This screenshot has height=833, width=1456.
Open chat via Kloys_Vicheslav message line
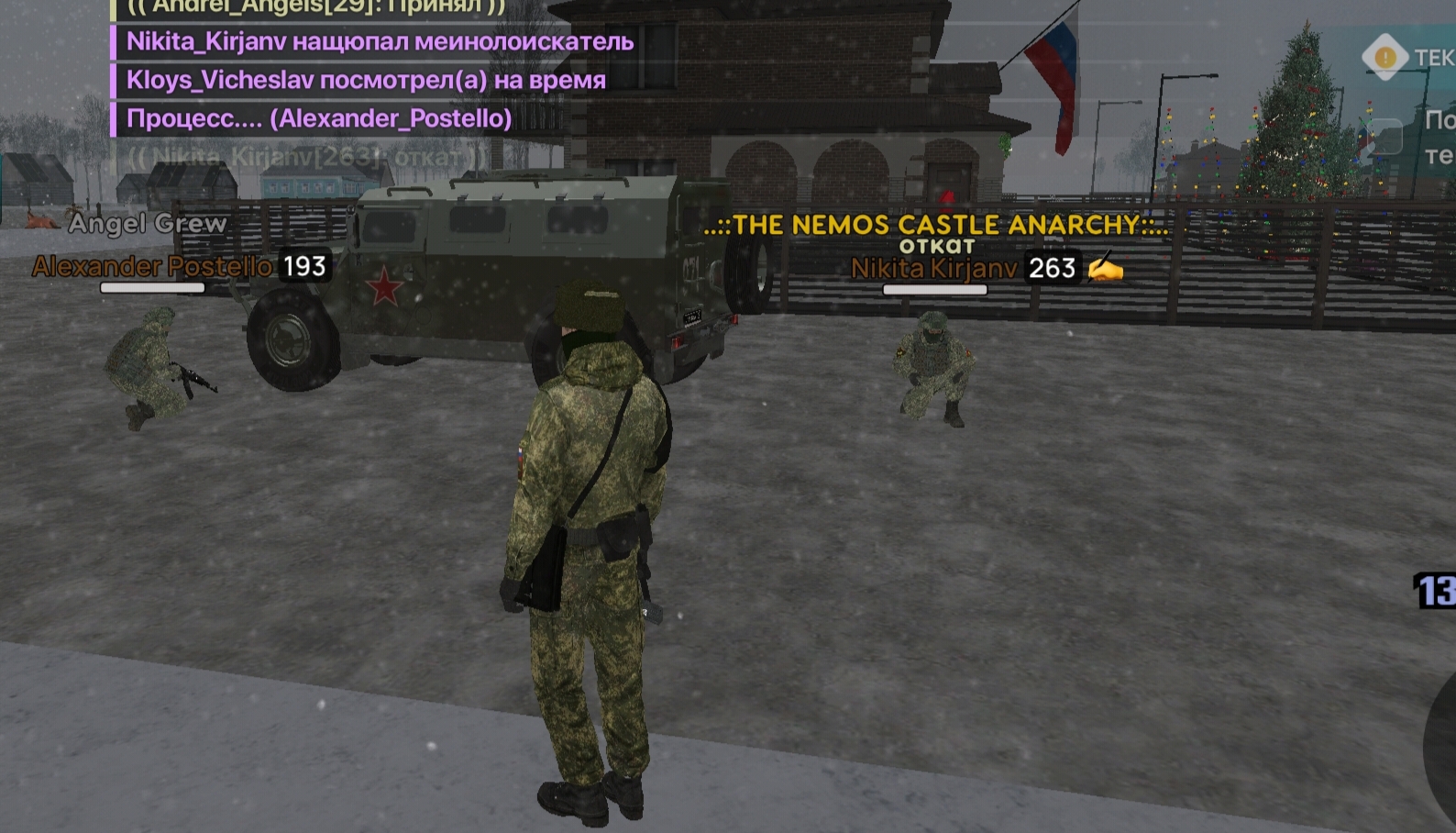pos(366,80)
